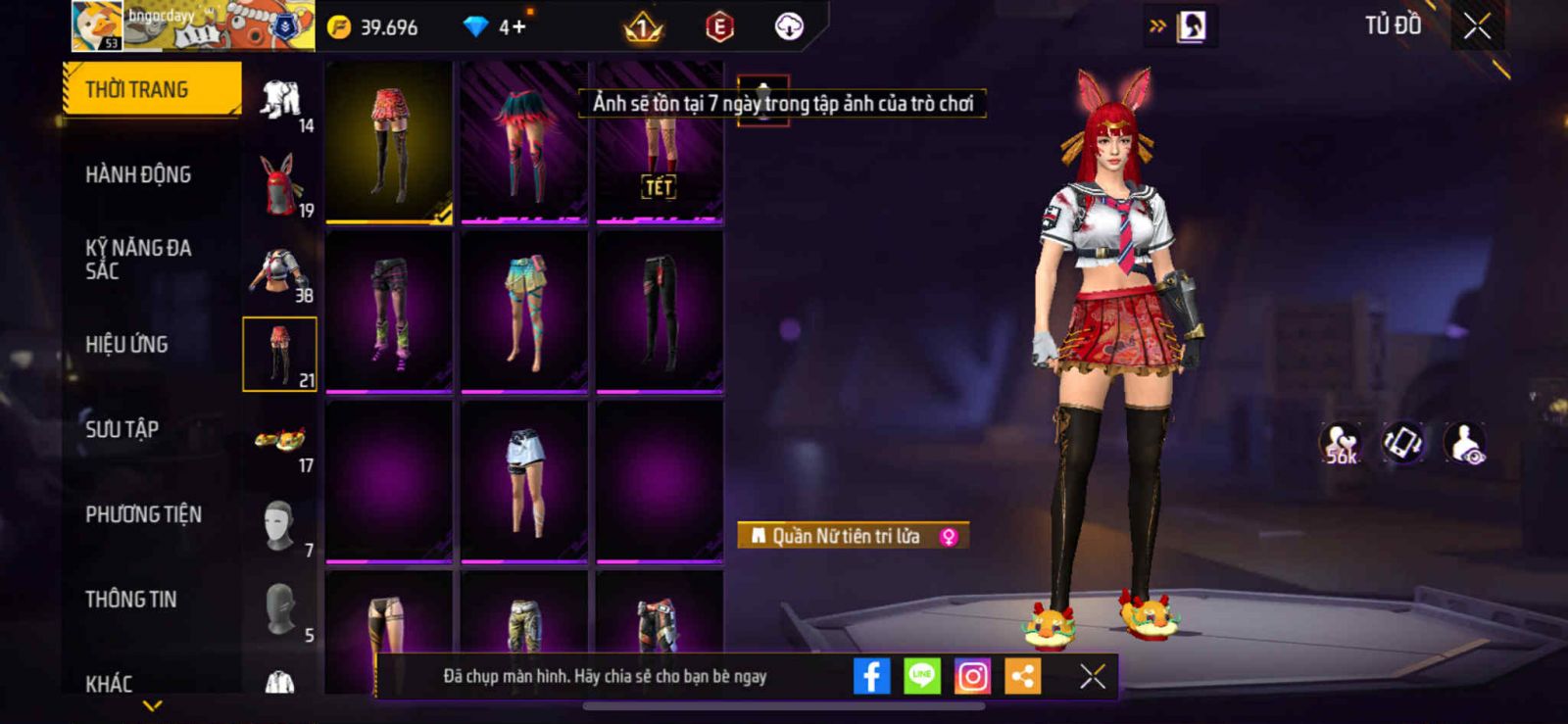Open the shoes category with 17 items

(x=279, y=441)
